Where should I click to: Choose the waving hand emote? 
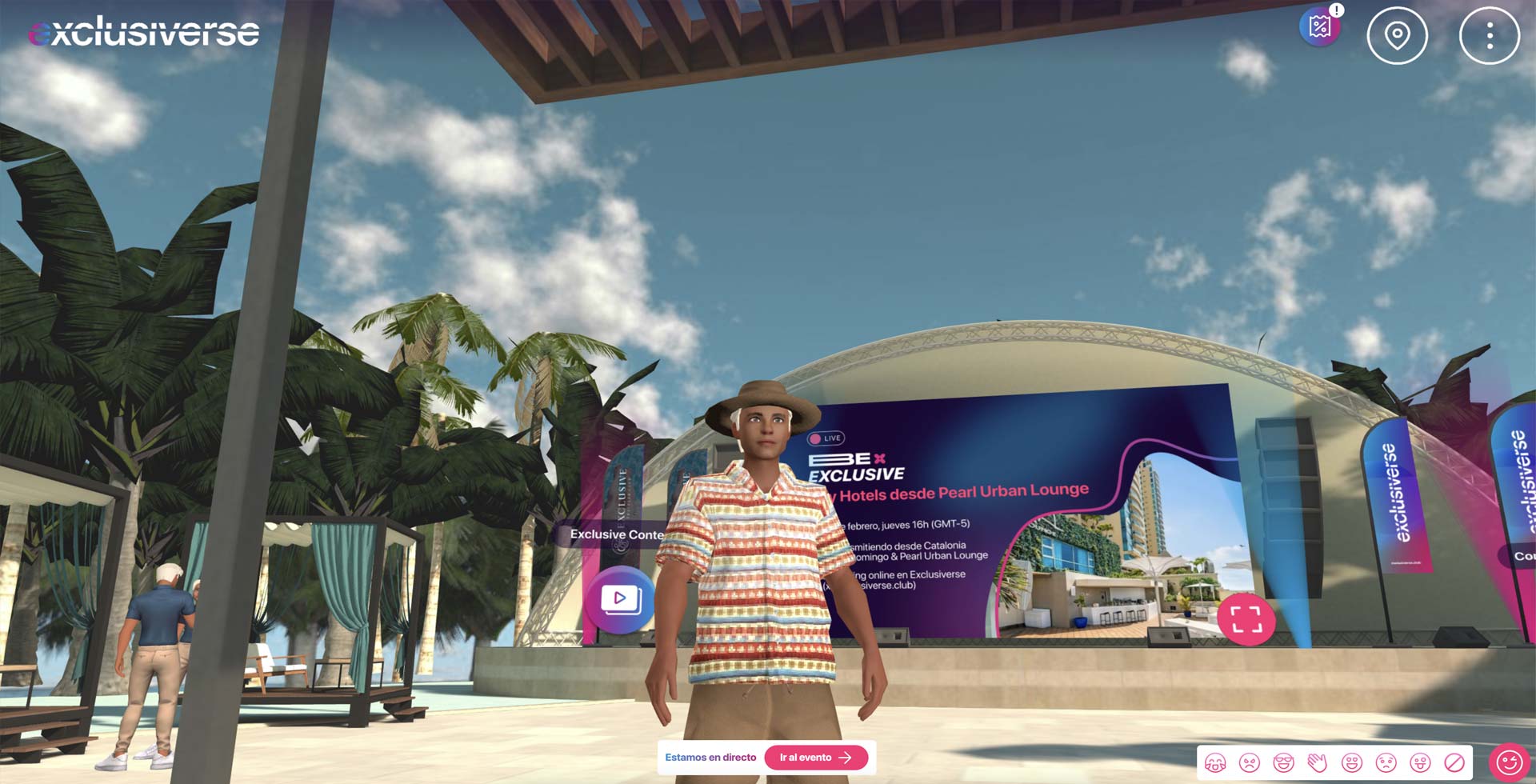coord(1317,763)
